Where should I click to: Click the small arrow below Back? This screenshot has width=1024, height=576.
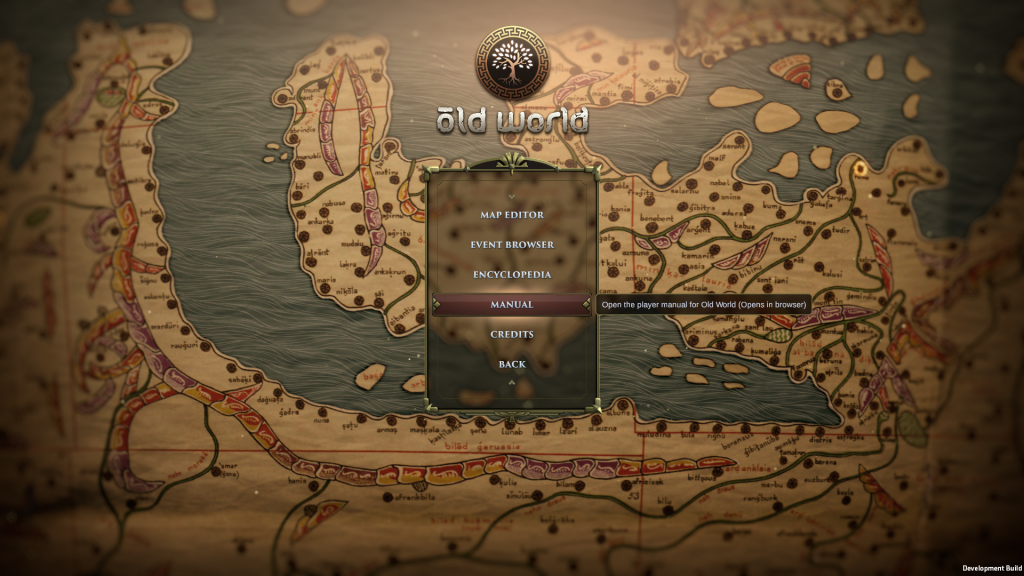click(512, 383)
